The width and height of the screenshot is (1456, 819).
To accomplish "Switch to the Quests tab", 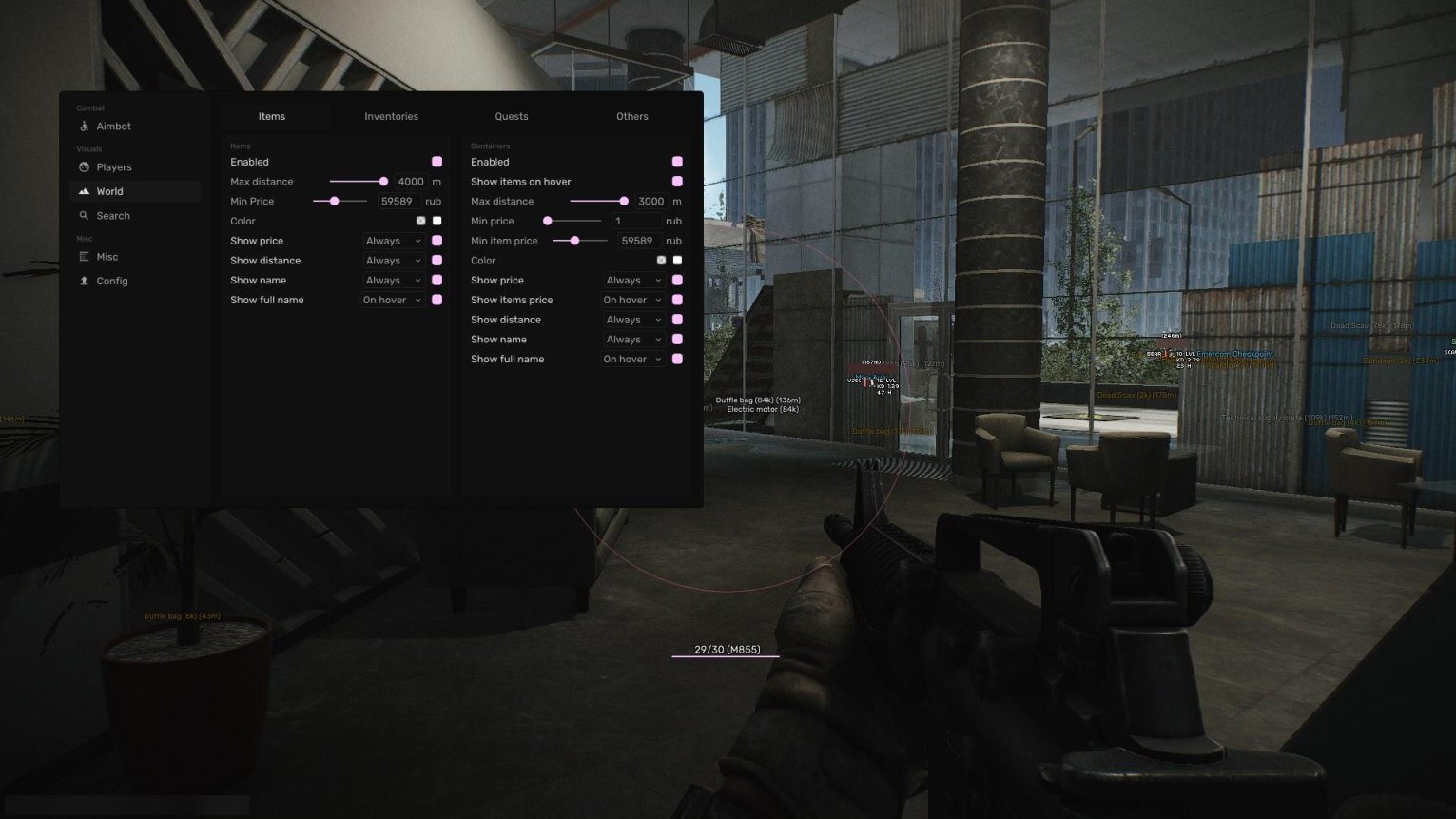I will pyautogui.click(x=511, y=117).
